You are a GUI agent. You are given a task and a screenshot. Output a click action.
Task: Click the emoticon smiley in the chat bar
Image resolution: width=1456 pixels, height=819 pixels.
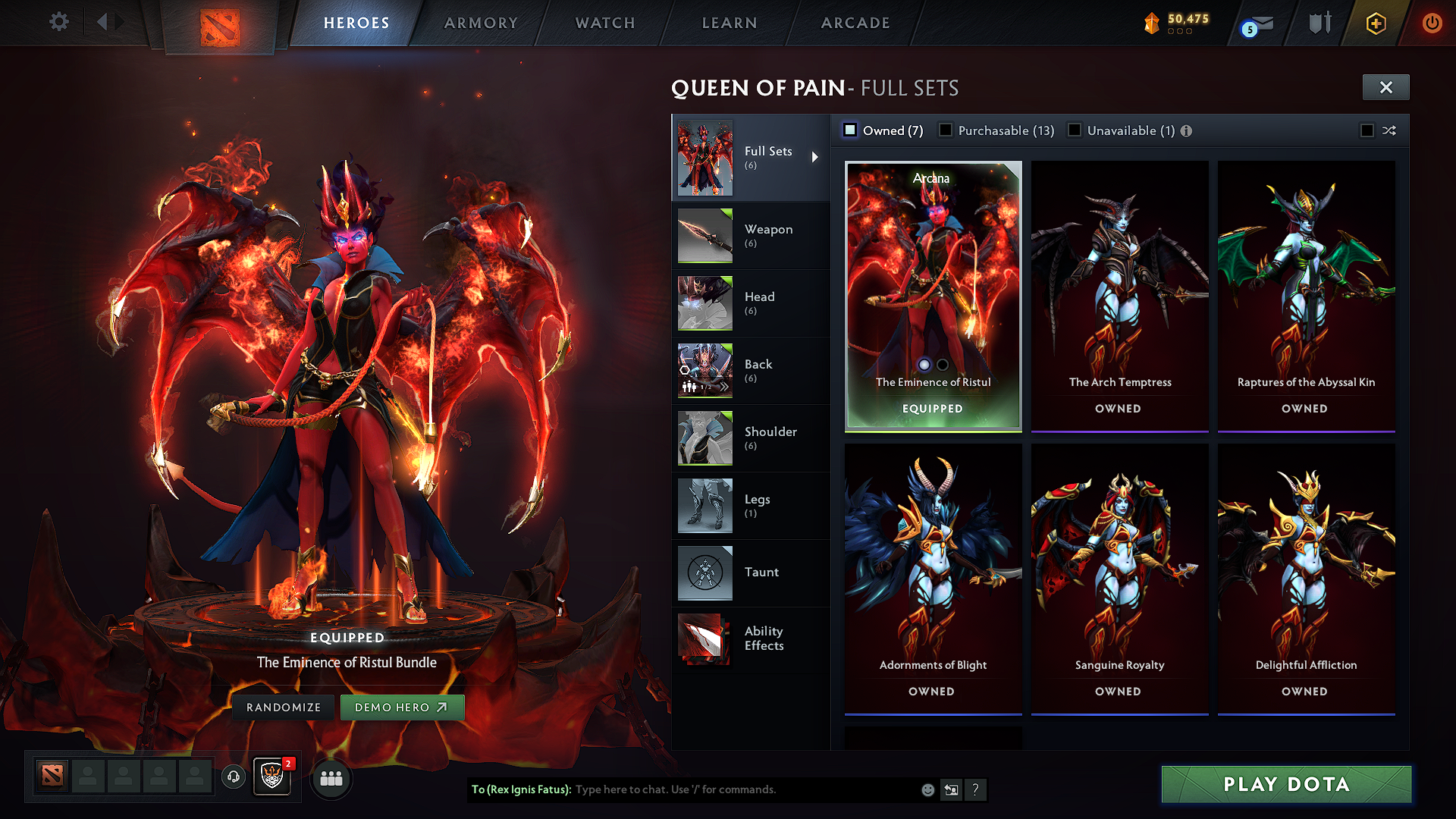pyautogui.click(x=927, y=789)
